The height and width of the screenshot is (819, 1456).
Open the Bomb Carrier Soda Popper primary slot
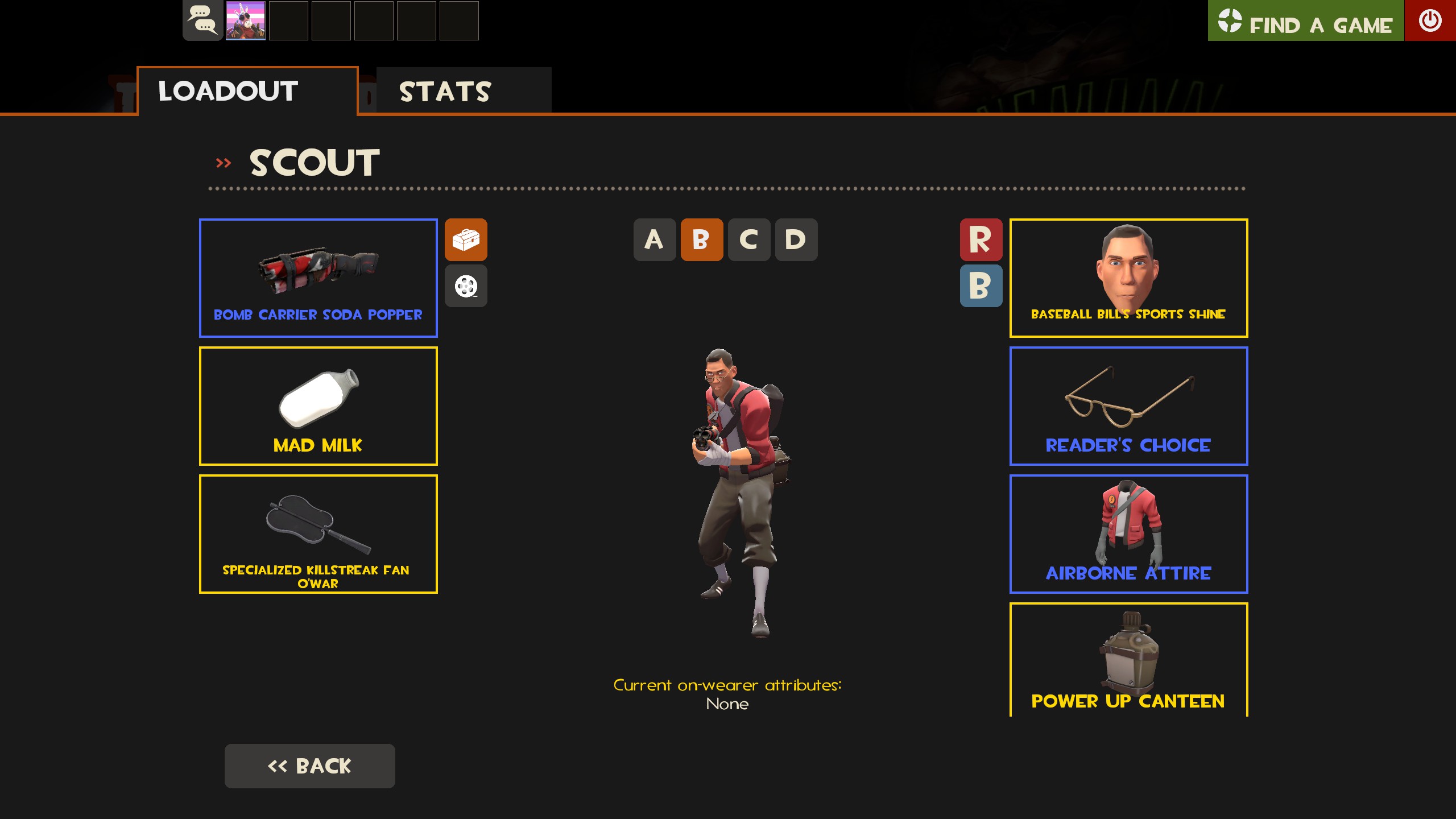coord(318,277)
